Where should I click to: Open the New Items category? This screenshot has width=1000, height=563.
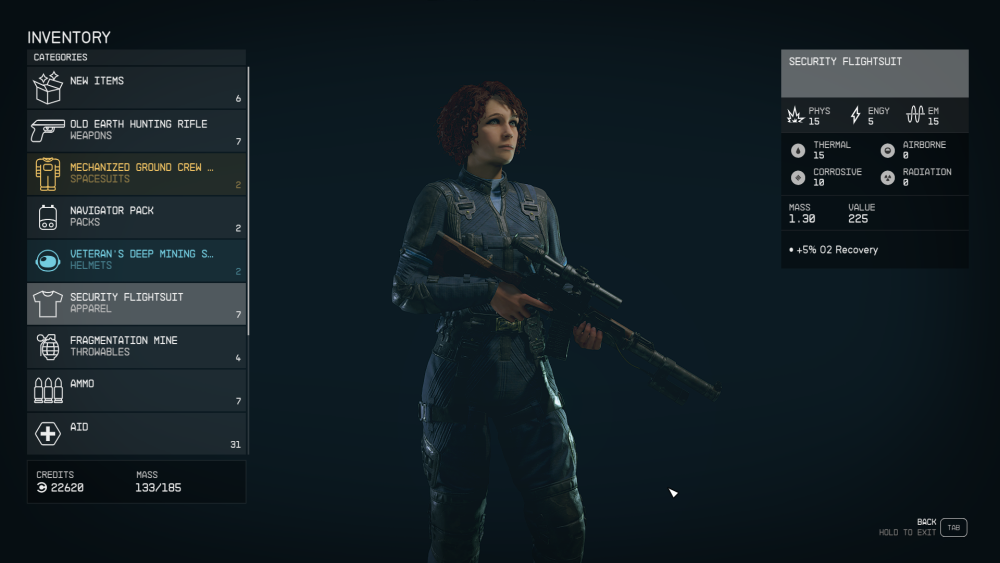click(136, 87)
